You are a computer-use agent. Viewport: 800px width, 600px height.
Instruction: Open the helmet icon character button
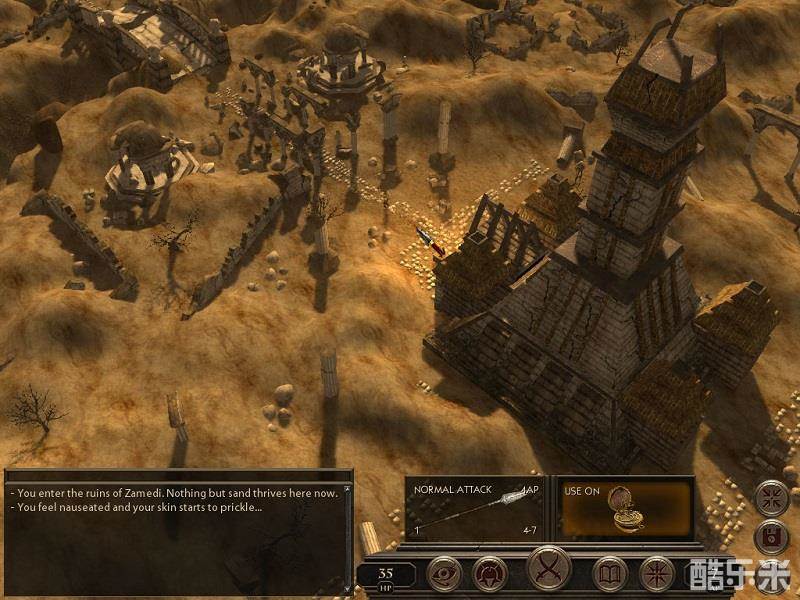(489, 574)
